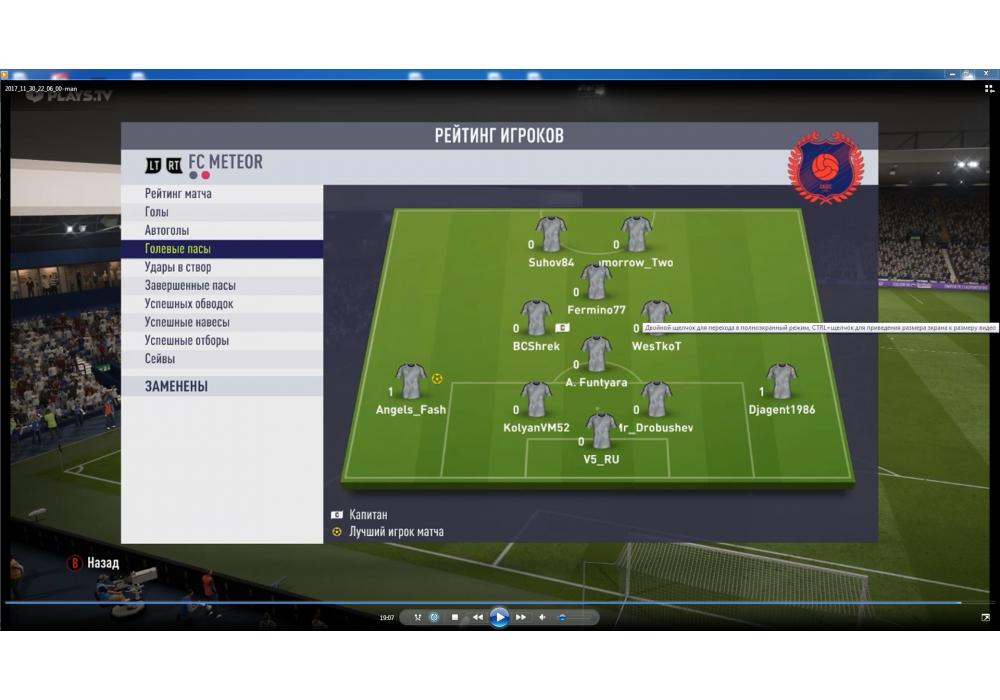Choose player Fermino77 in the lineup

(x=596, y=283)
